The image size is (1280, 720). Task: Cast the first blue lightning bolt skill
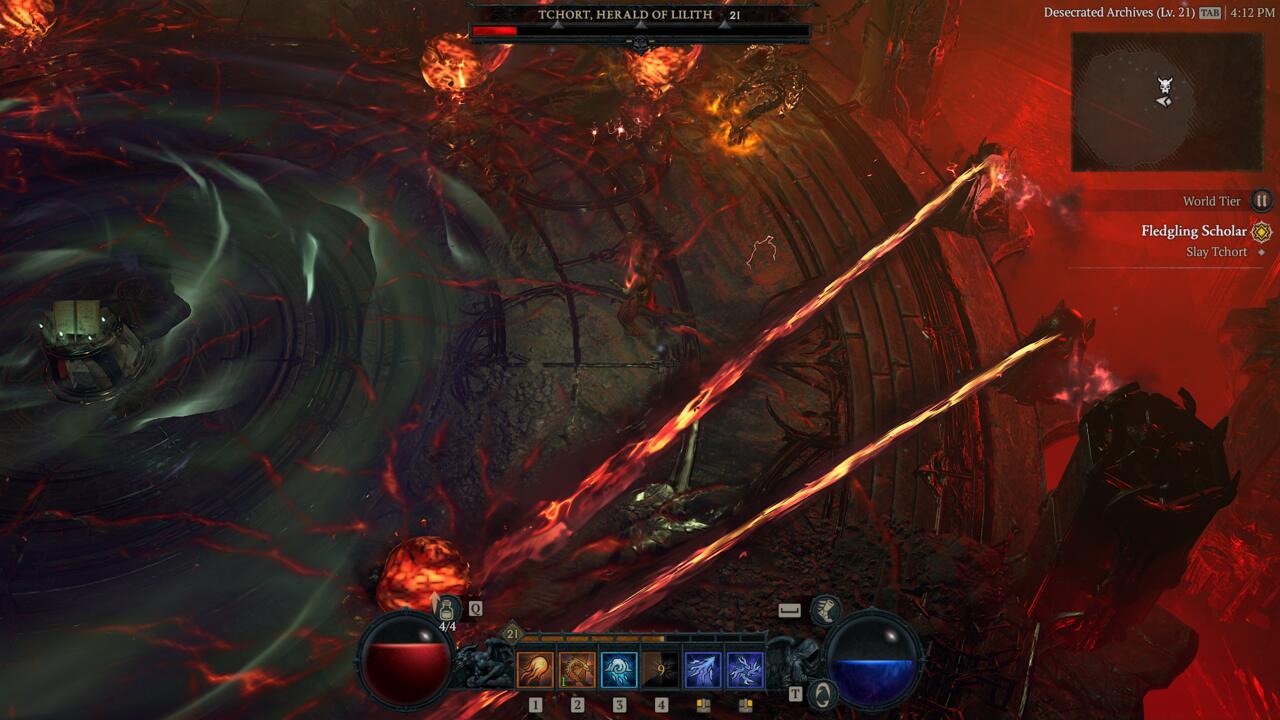pos(703,670)
